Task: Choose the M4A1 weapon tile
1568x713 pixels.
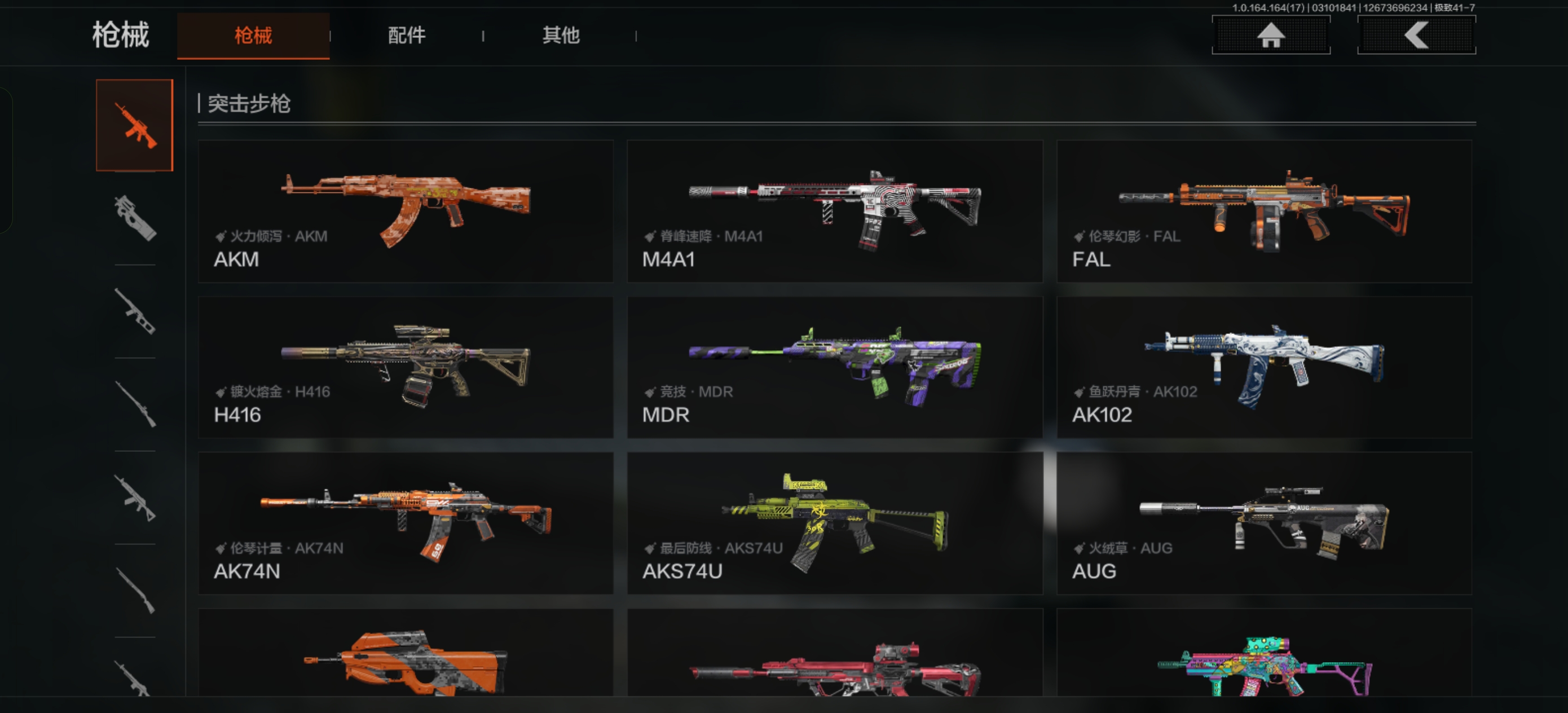Action: 835,212
